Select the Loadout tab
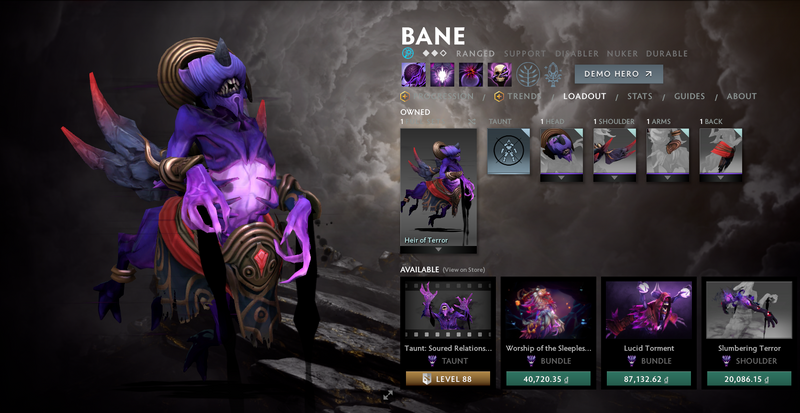Image resolution: width=800 pixels, height=413 pixels. (x=584, y=97)
